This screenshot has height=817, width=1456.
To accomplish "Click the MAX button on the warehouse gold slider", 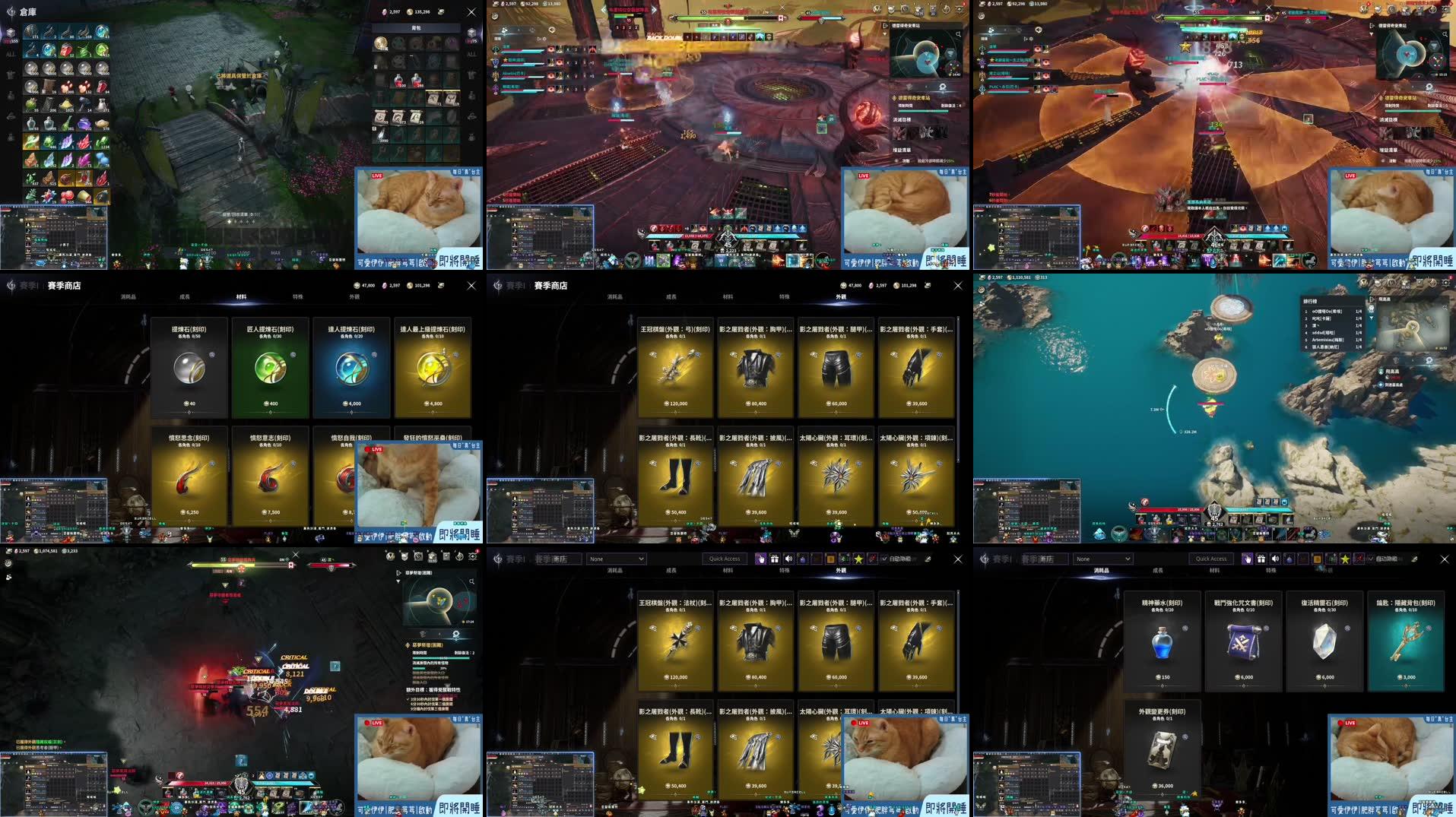I will 276,252.
